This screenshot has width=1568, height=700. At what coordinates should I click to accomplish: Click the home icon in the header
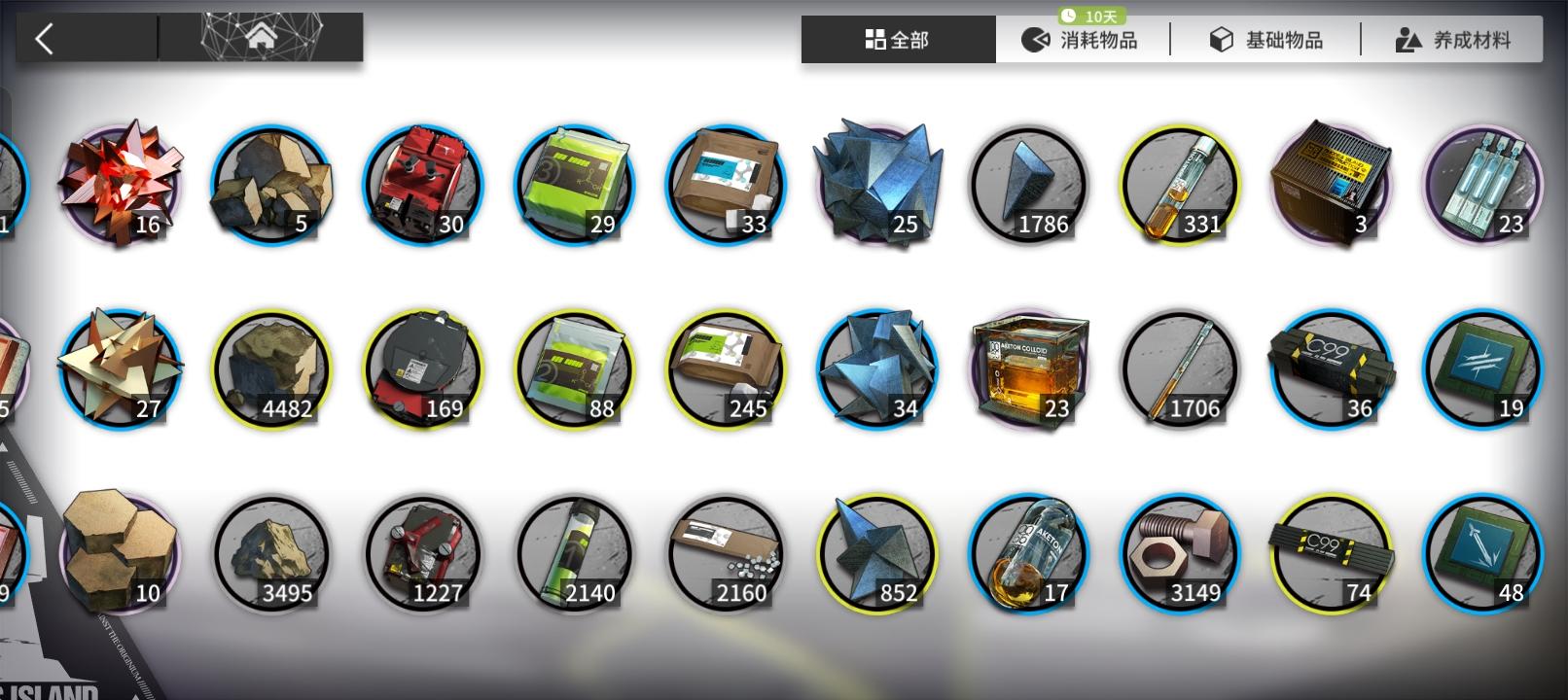click(x=261, y=37)
